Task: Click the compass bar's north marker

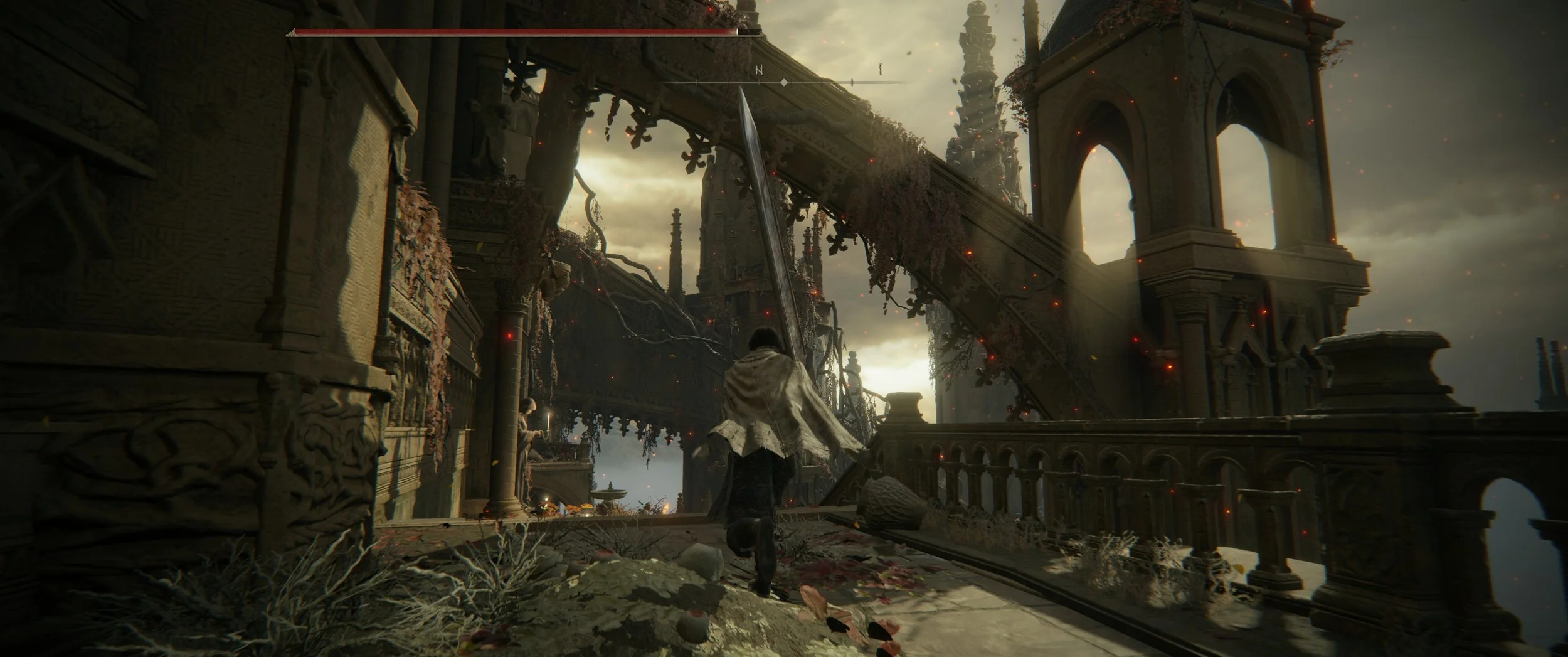Action: [760, 71]
